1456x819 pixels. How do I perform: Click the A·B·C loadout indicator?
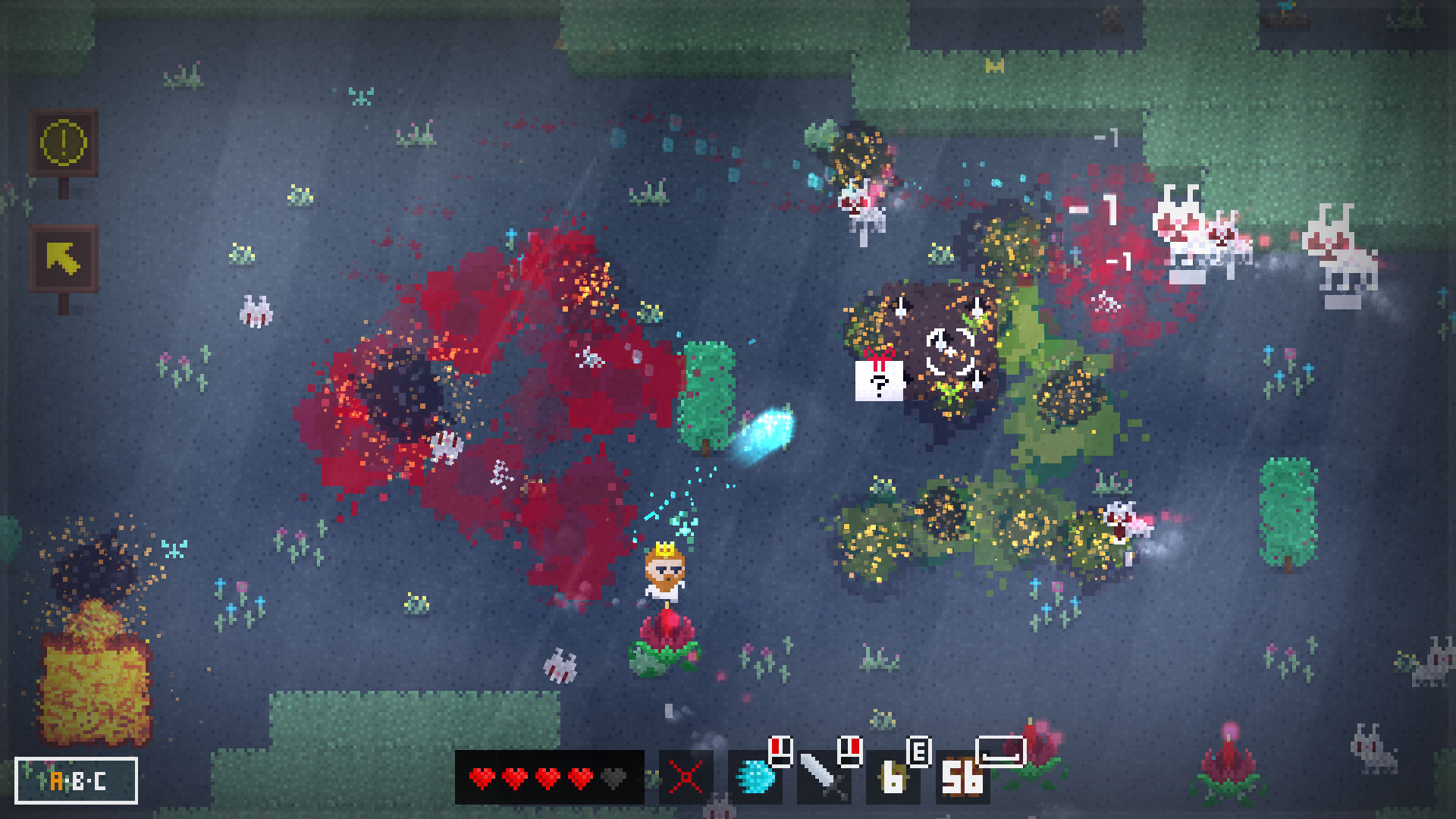(77, 780)
